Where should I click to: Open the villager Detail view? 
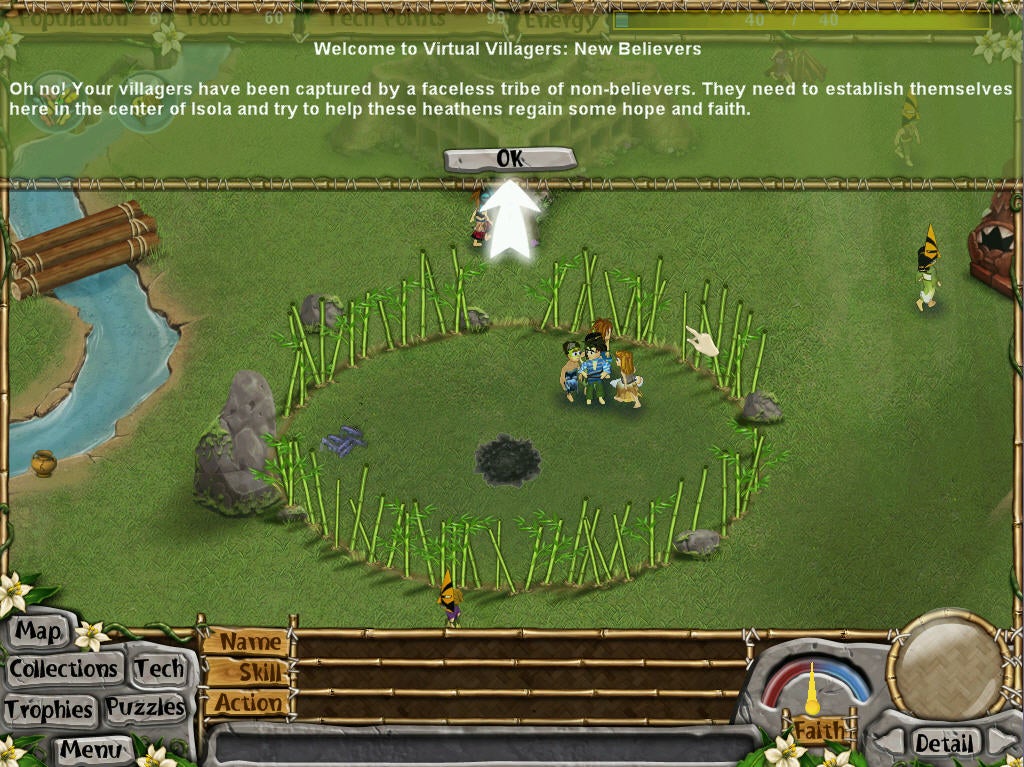[944, 743]
